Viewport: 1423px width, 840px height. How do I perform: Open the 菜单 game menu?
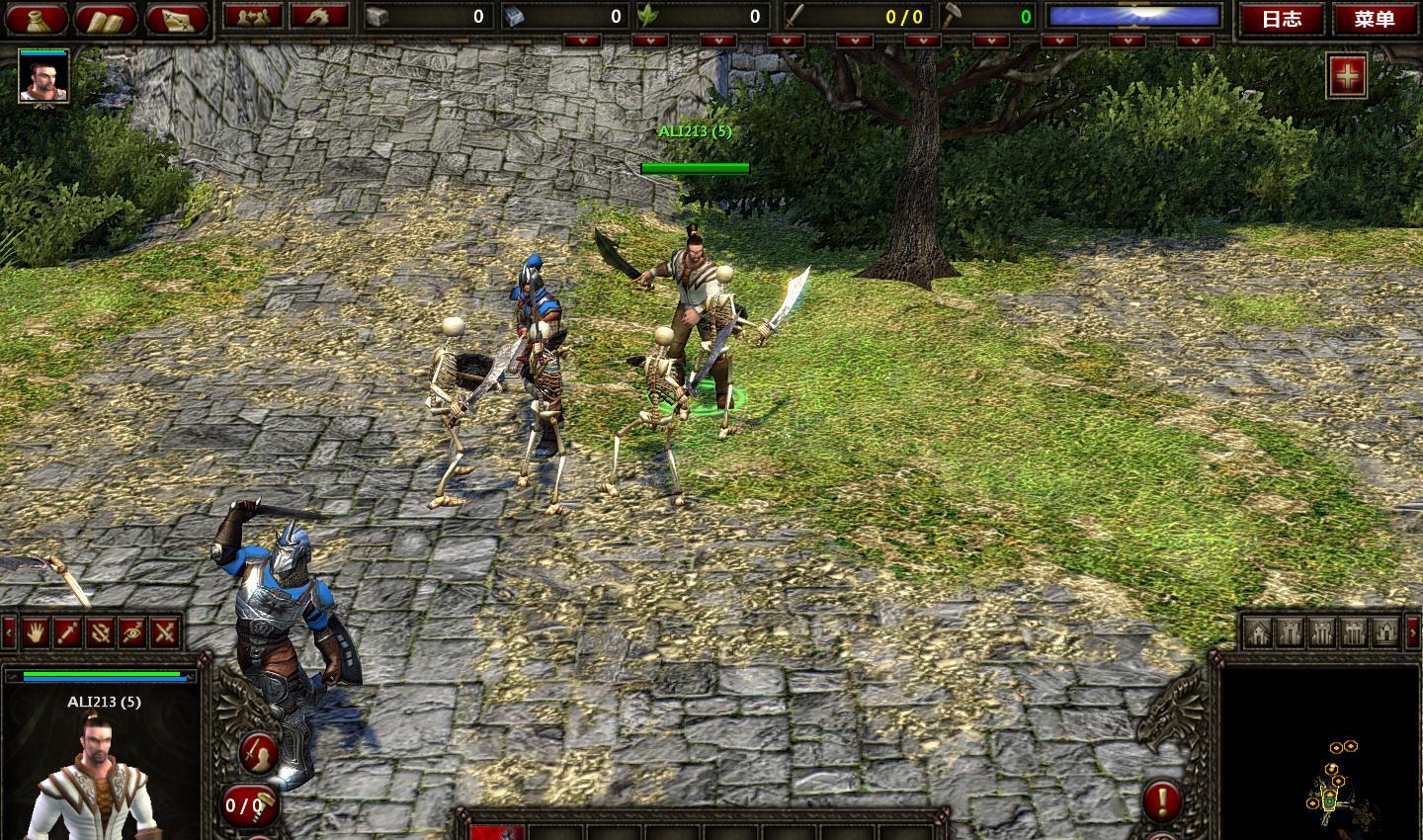point(1374,18)
